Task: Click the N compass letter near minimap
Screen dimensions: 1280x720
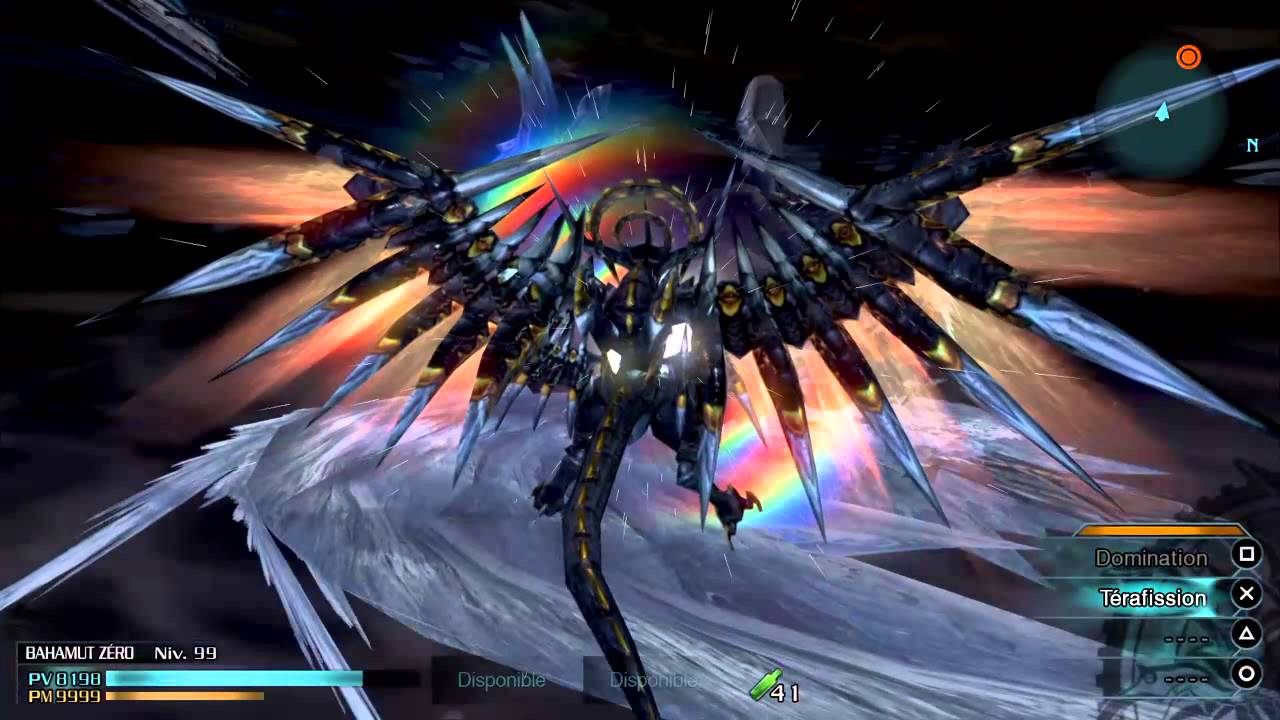Action: tap(1252, 145)
